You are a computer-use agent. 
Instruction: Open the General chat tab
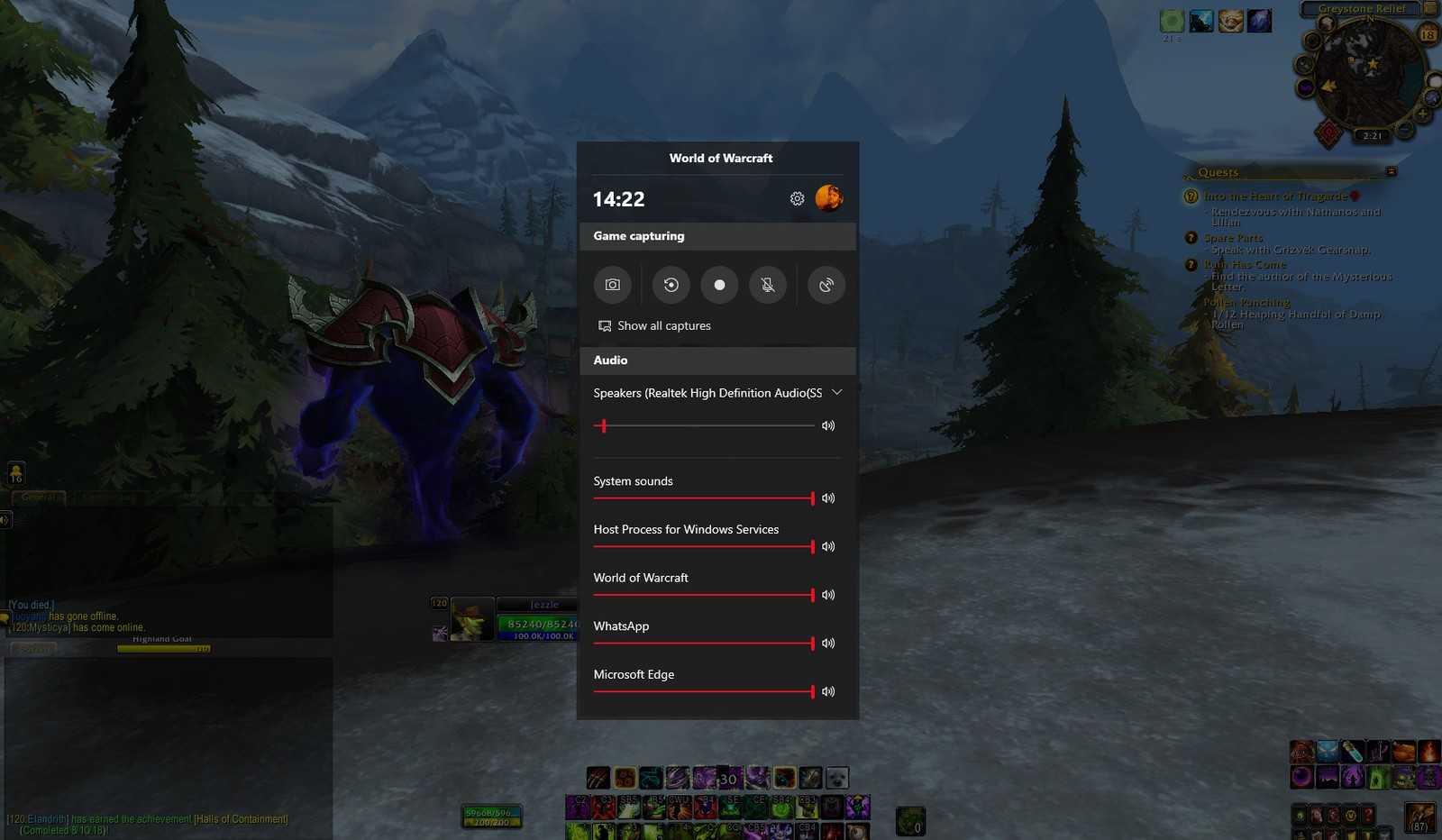38,498
